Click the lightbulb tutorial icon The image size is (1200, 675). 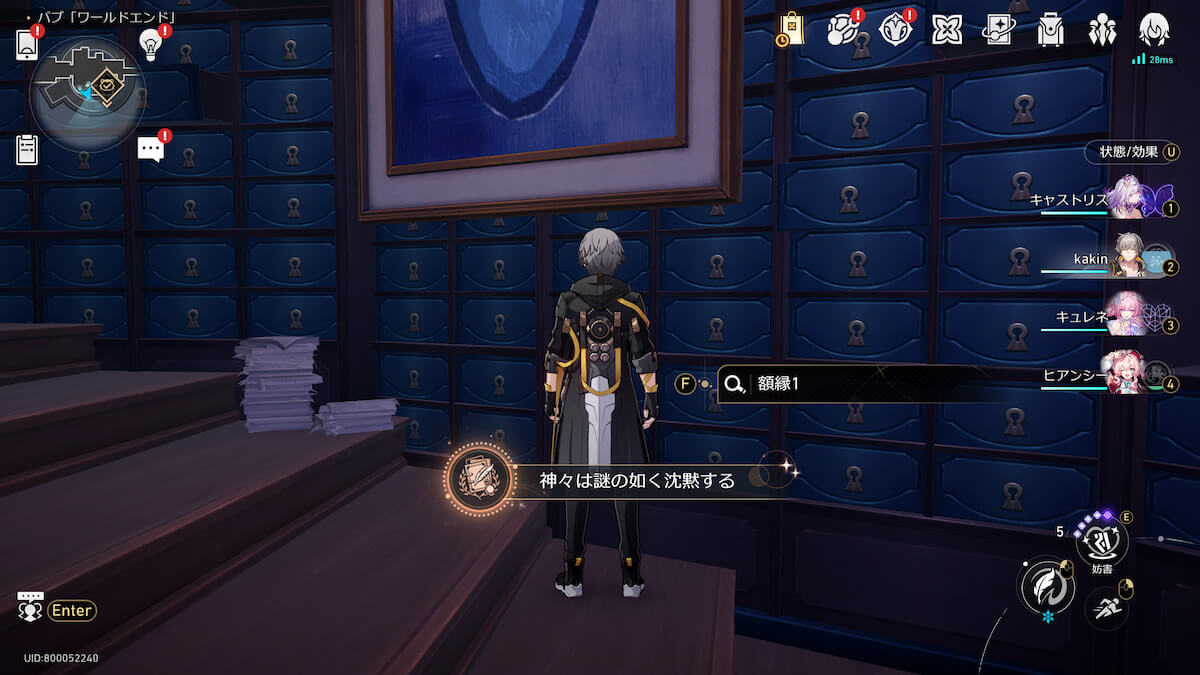click(x=151, y=44)
